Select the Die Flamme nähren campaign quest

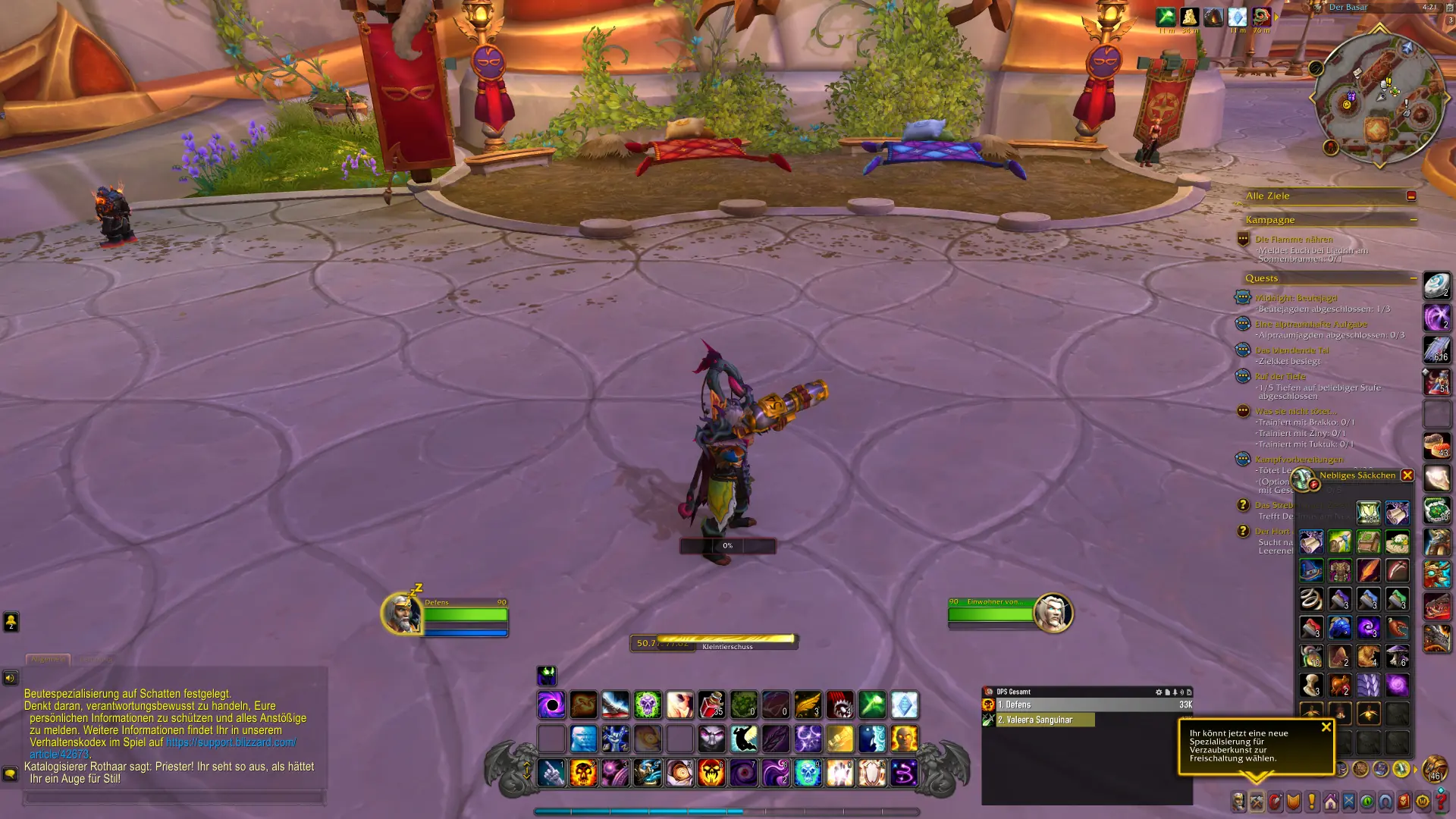click(1294, 239)
